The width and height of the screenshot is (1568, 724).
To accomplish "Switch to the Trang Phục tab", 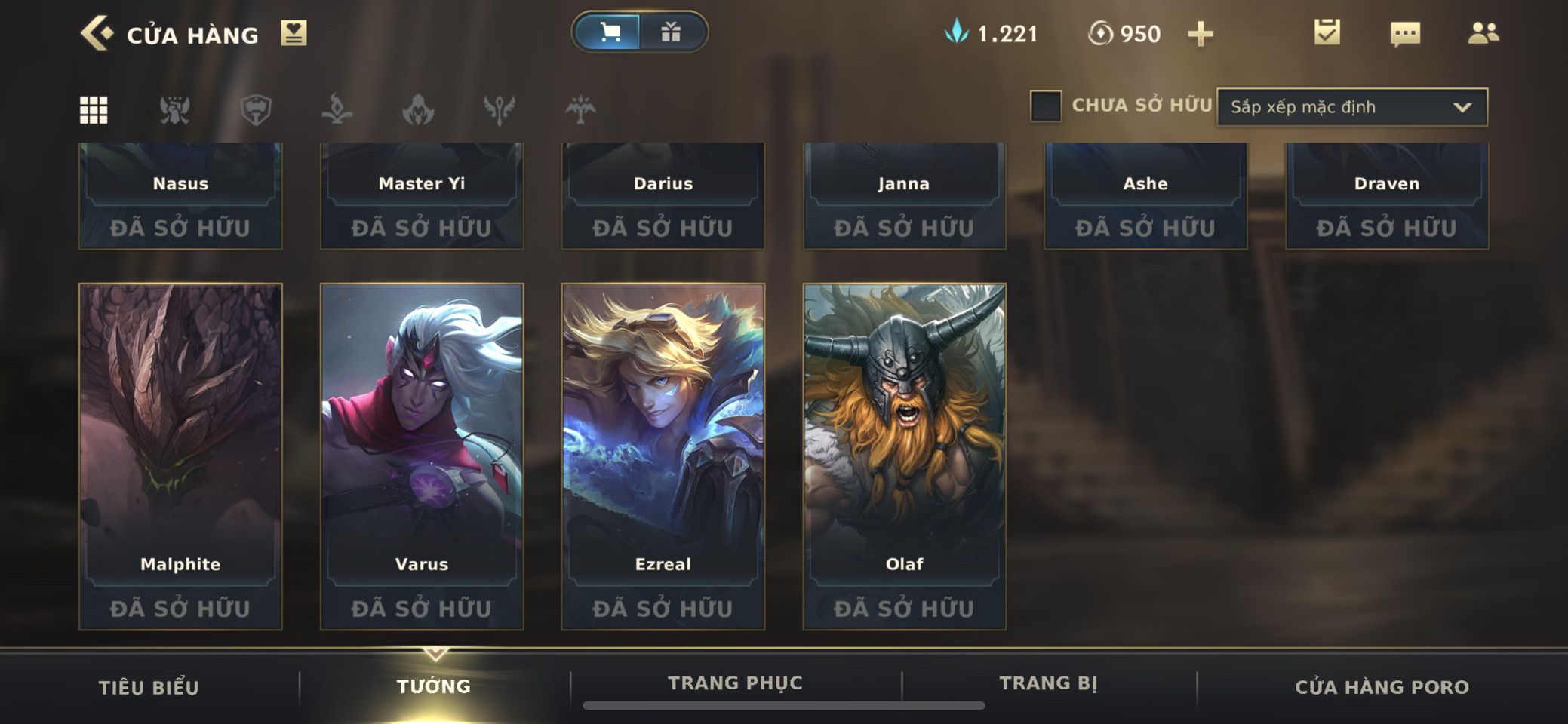I will (735, 683).
